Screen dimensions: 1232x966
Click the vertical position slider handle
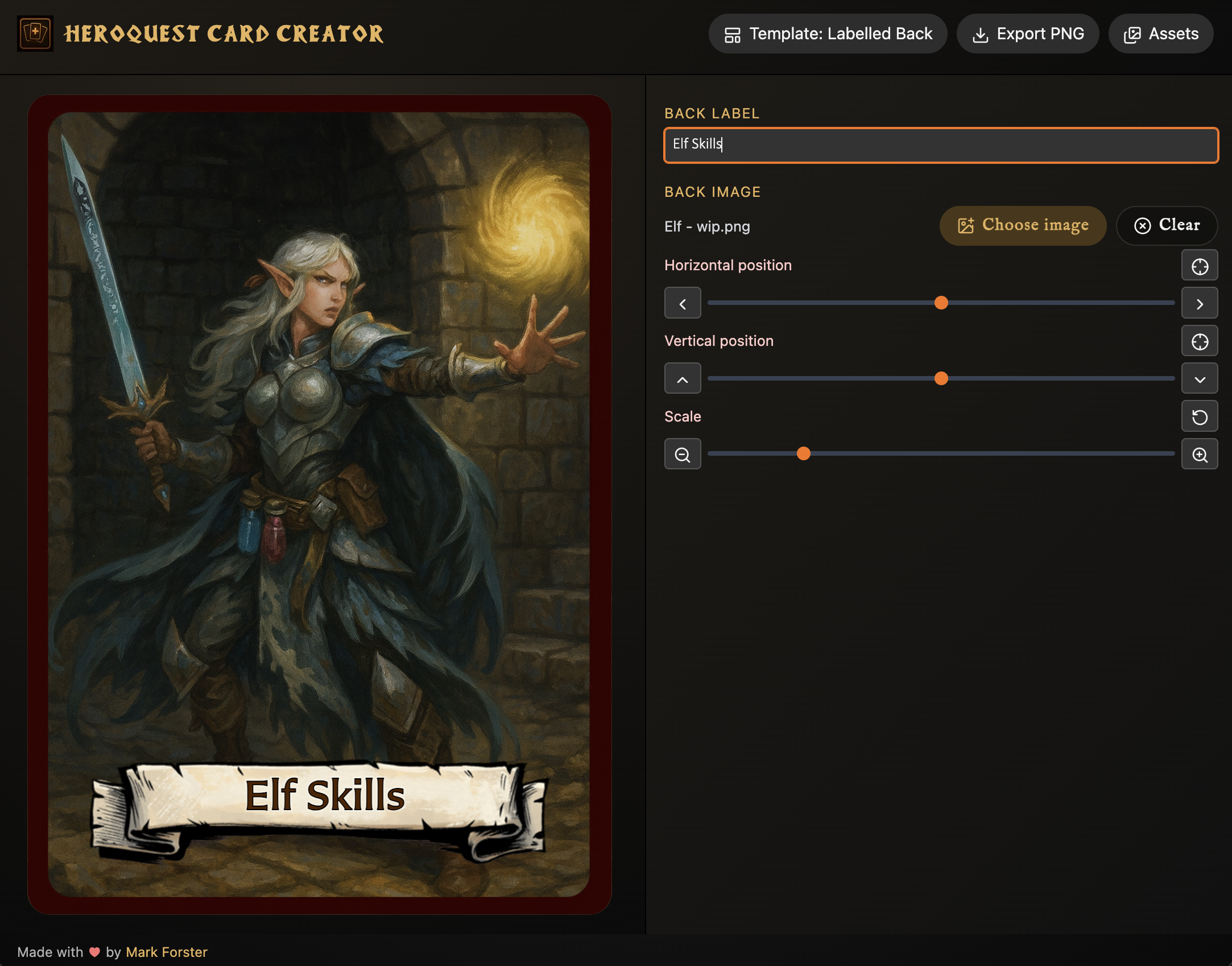point(941,378)
